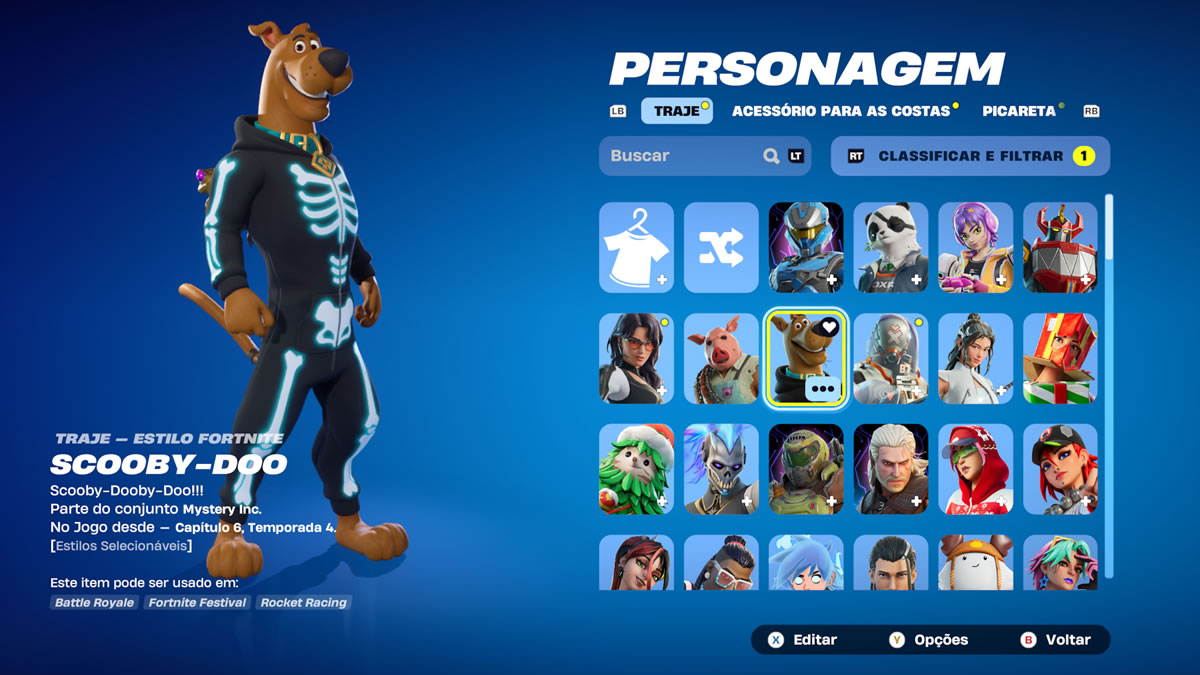Click the Editar button
The height and width of the screenshot is (675, 1200).
tap(803, 640)
